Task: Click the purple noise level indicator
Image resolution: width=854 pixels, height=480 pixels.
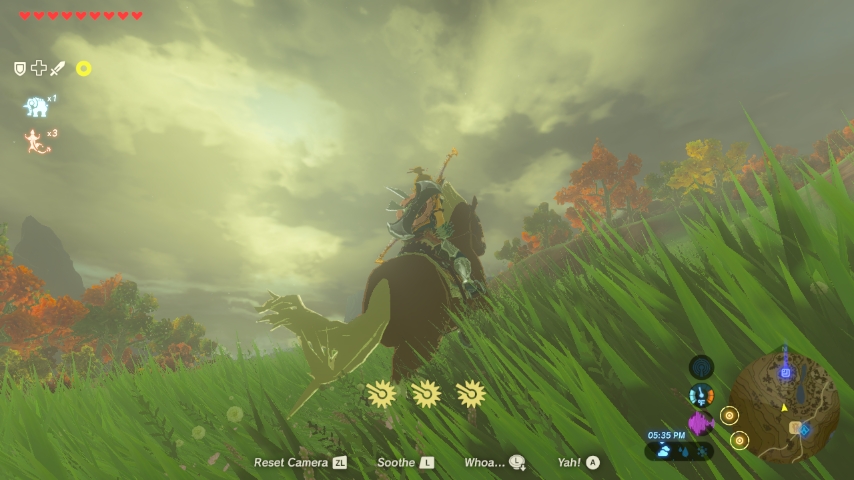Action: coord(700,423)
